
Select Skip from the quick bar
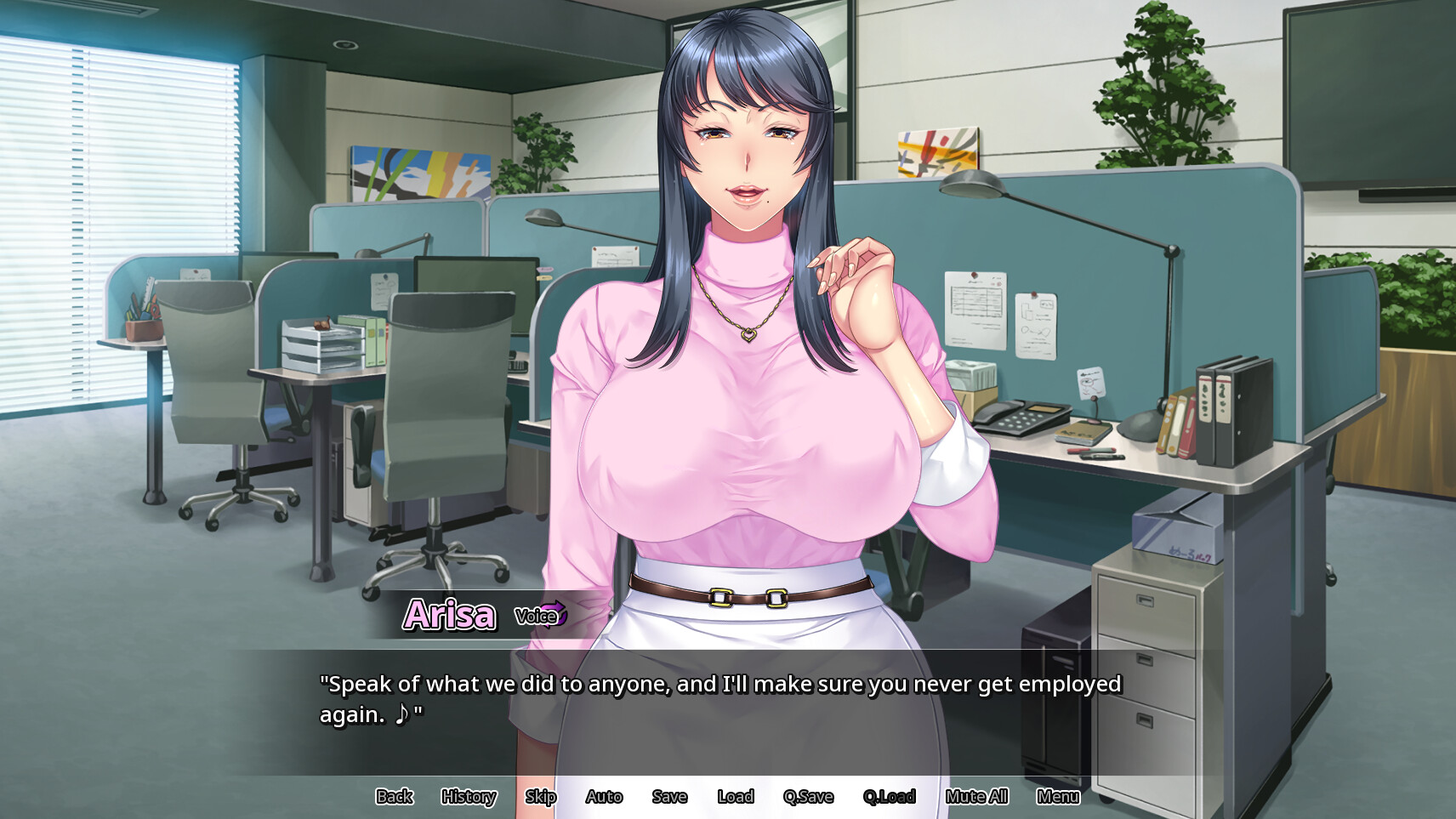tap(540, 797)
